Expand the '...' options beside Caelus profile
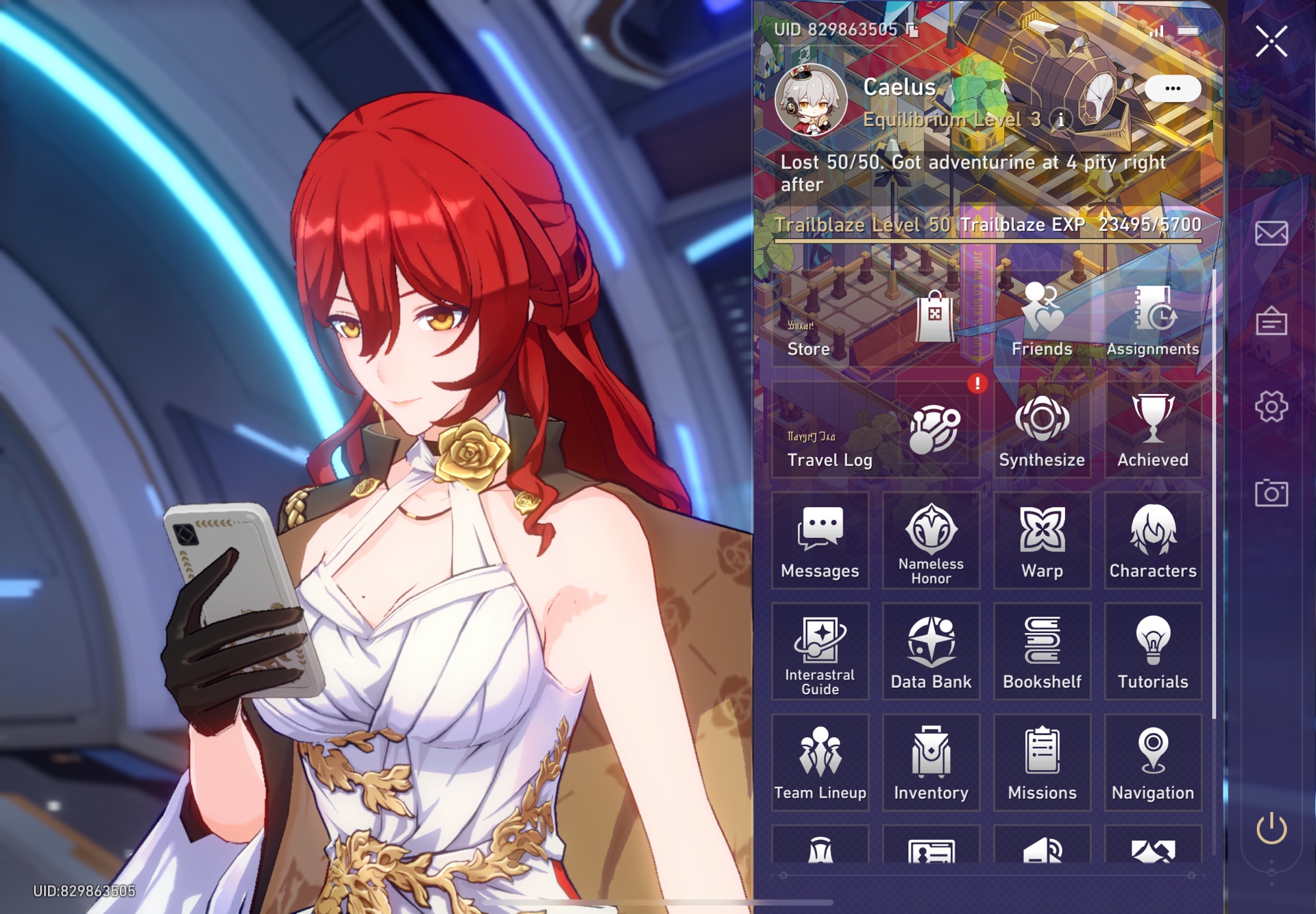 1173,87
